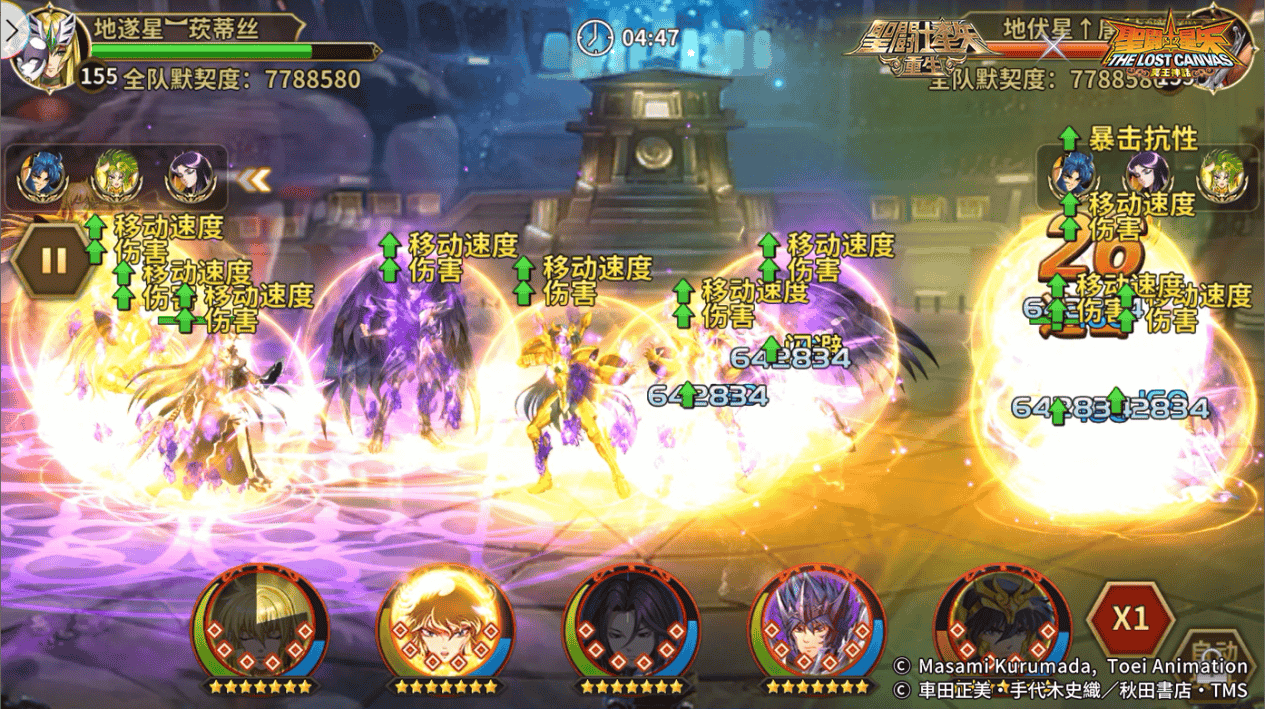Trigger the gold-helmeted dark hero skill portrait
Viewport: 1265px width, 709px height.
[x=1000, y=621]
